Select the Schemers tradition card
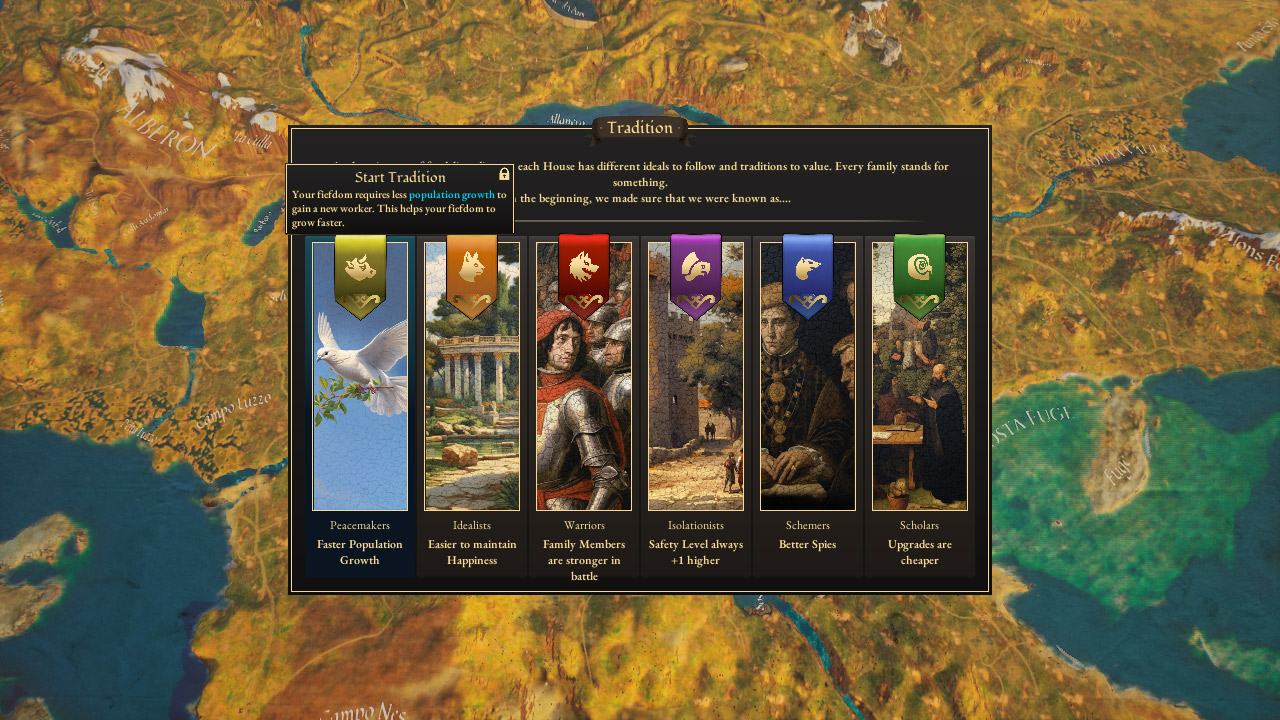Screen dimensions: 1280x720 point(808,400)
